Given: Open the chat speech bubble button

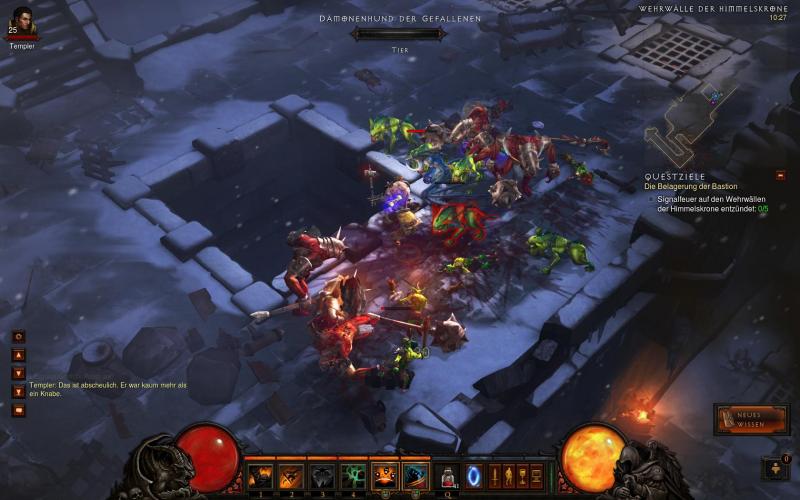Looking at the screenshot, I should click(18, 409).
